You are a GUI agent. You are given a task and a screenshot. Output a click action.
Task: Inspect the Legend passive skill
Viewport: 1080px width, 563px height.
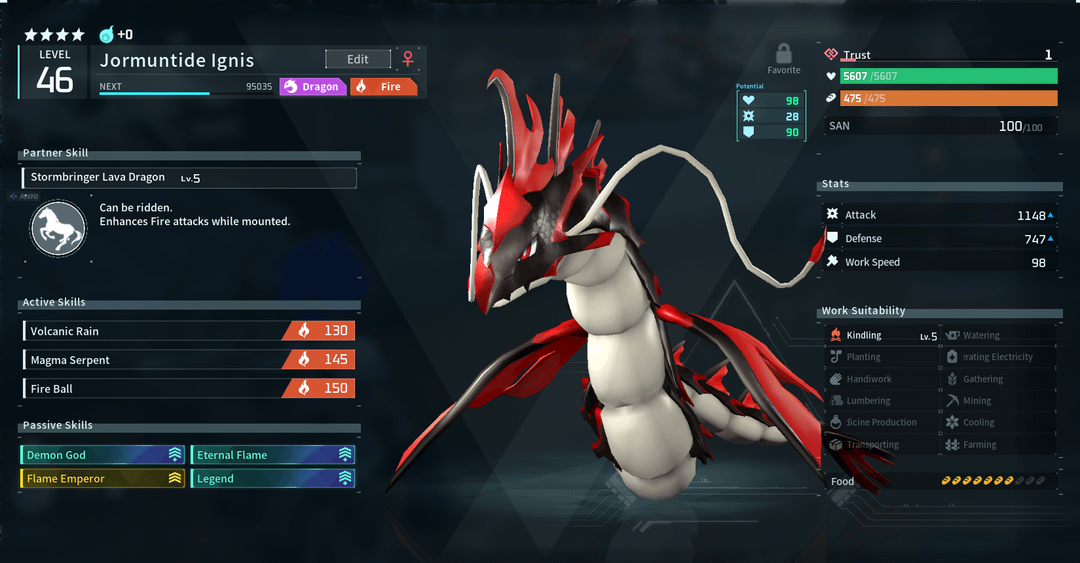272,479
